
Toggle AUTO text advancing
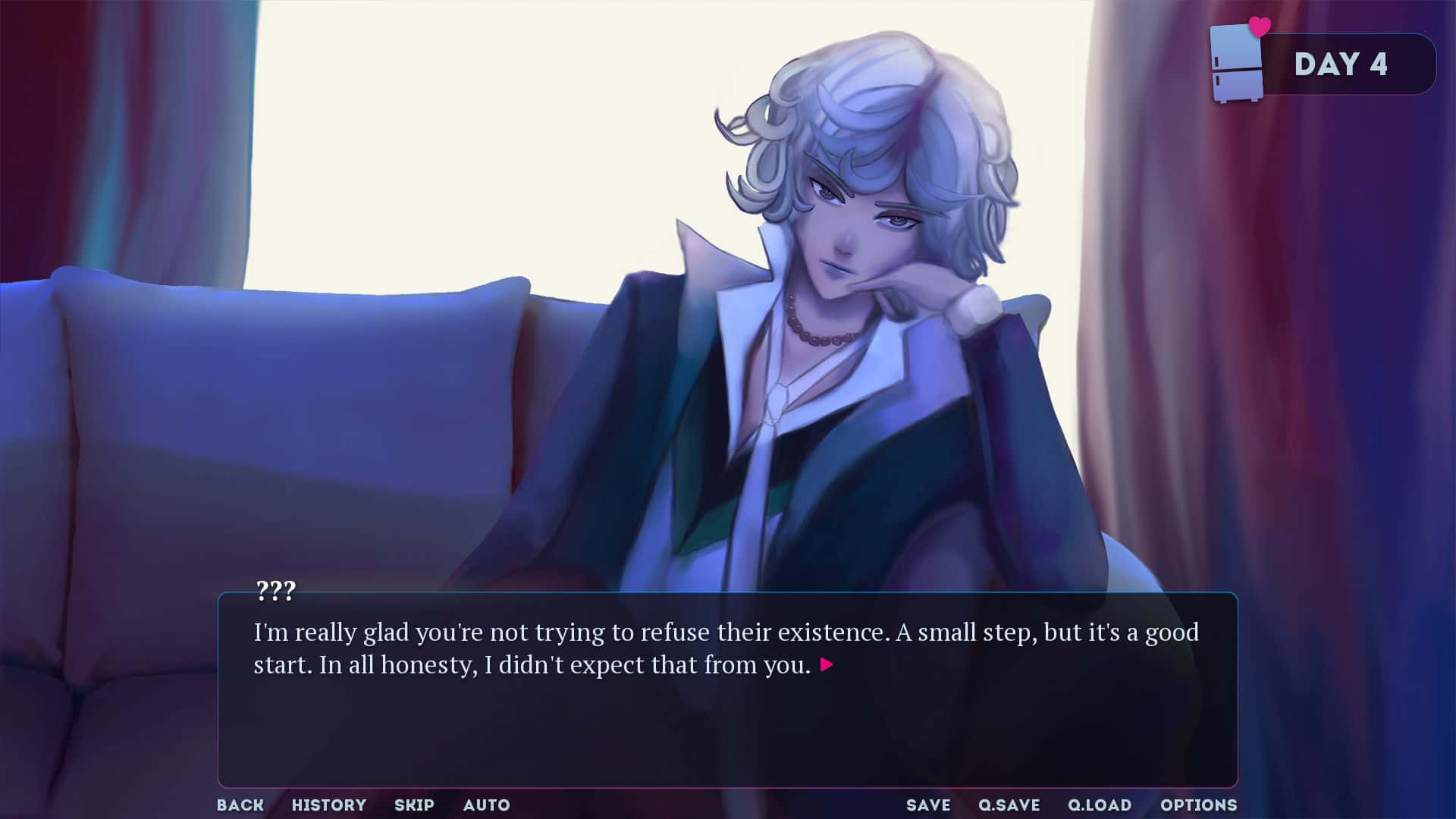(487, 805)
